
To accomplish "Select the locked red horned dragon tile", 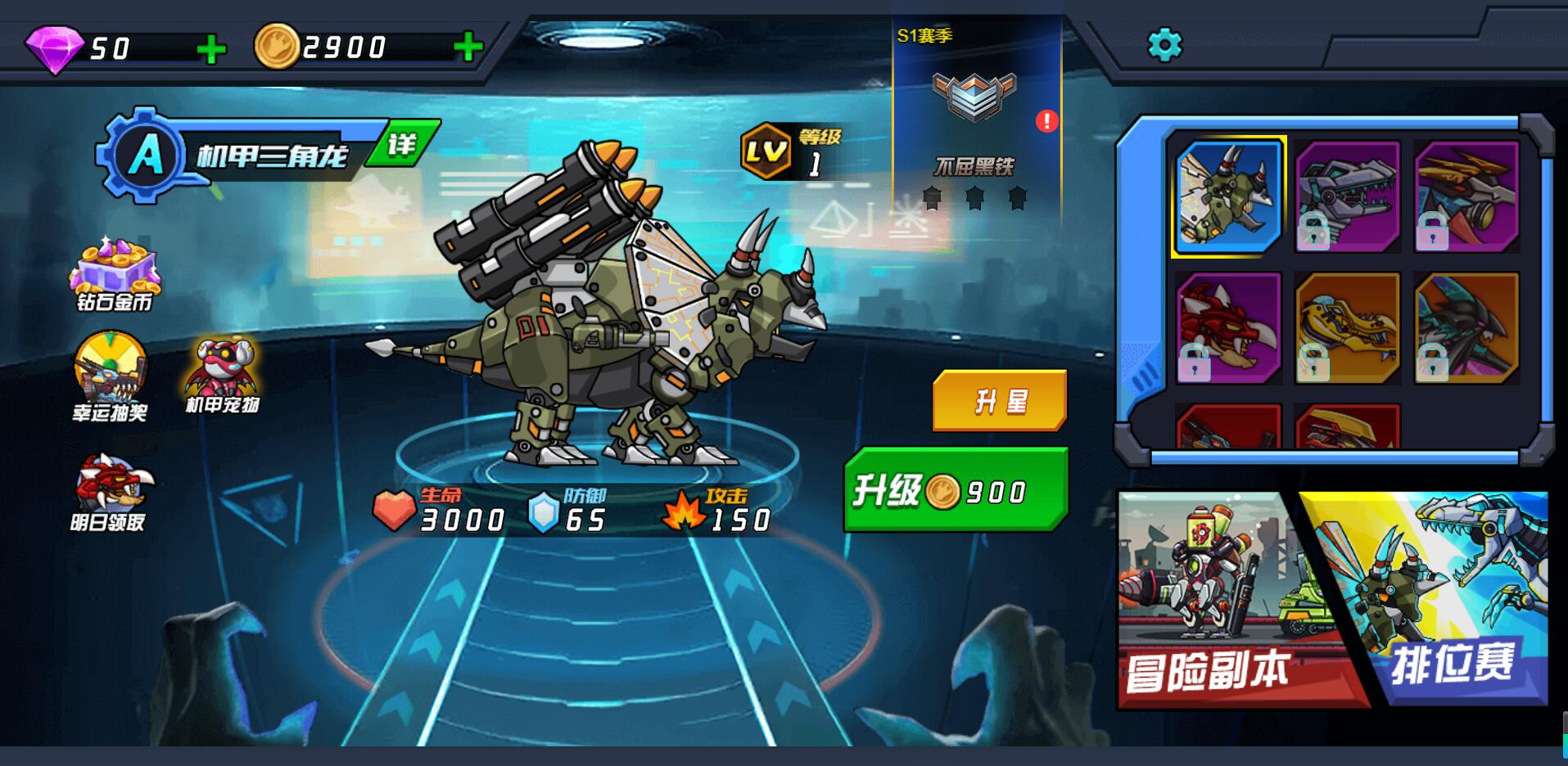I will coord(1228,328).
